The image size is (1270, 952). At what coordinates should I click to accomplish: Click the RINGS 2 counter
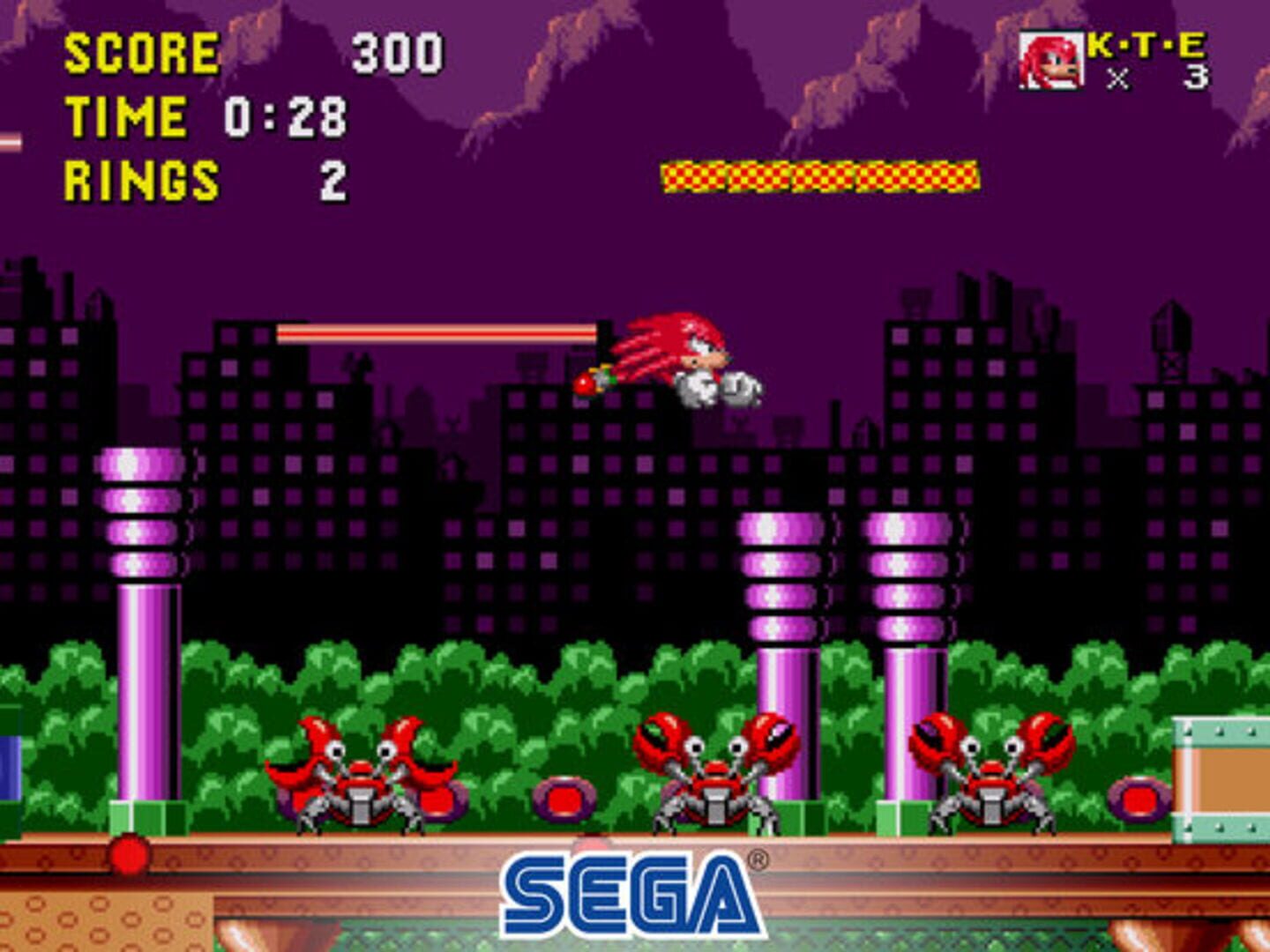(203, 181)
